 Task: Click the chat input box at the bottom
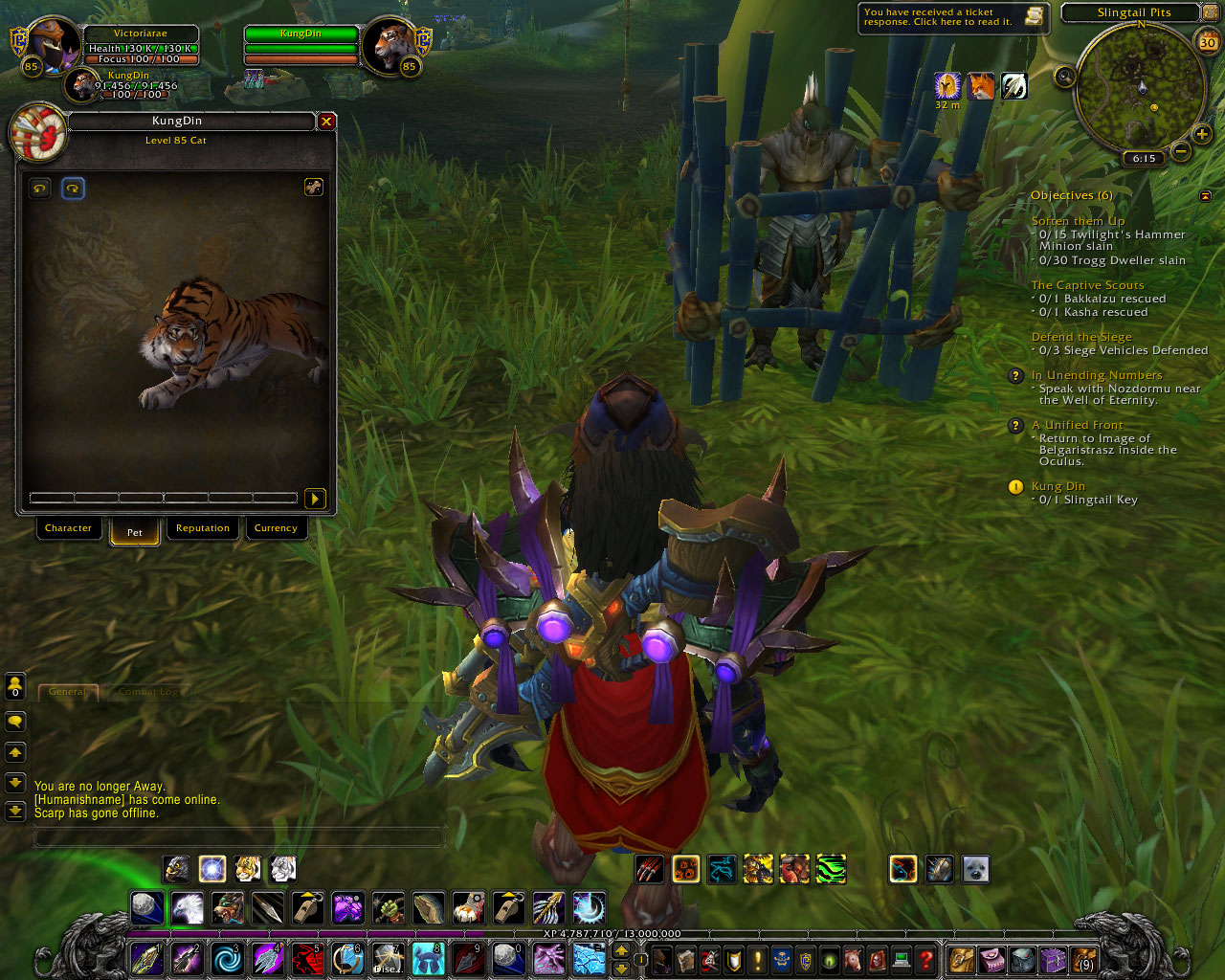pyautogui.click(x=239, y=836)
